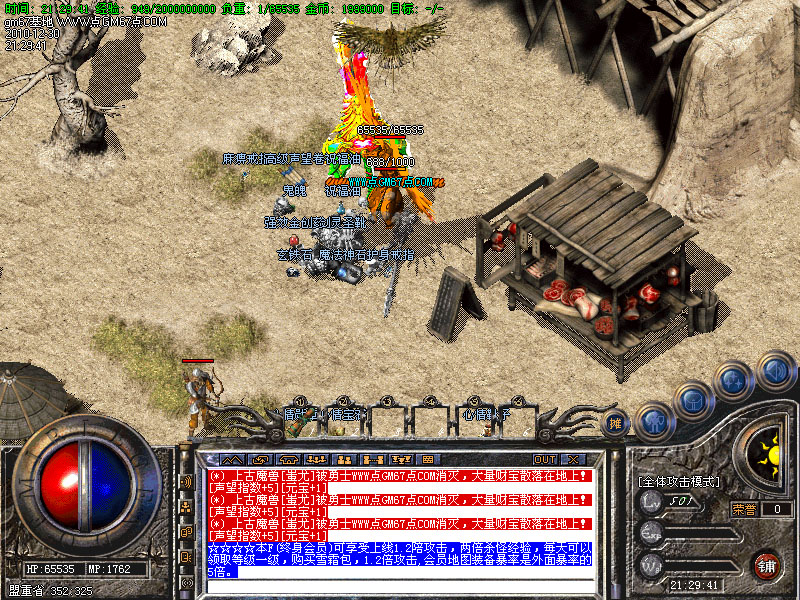800x600 pixels.
Task: Toggle sound with the speaker button
Action: 774,370
